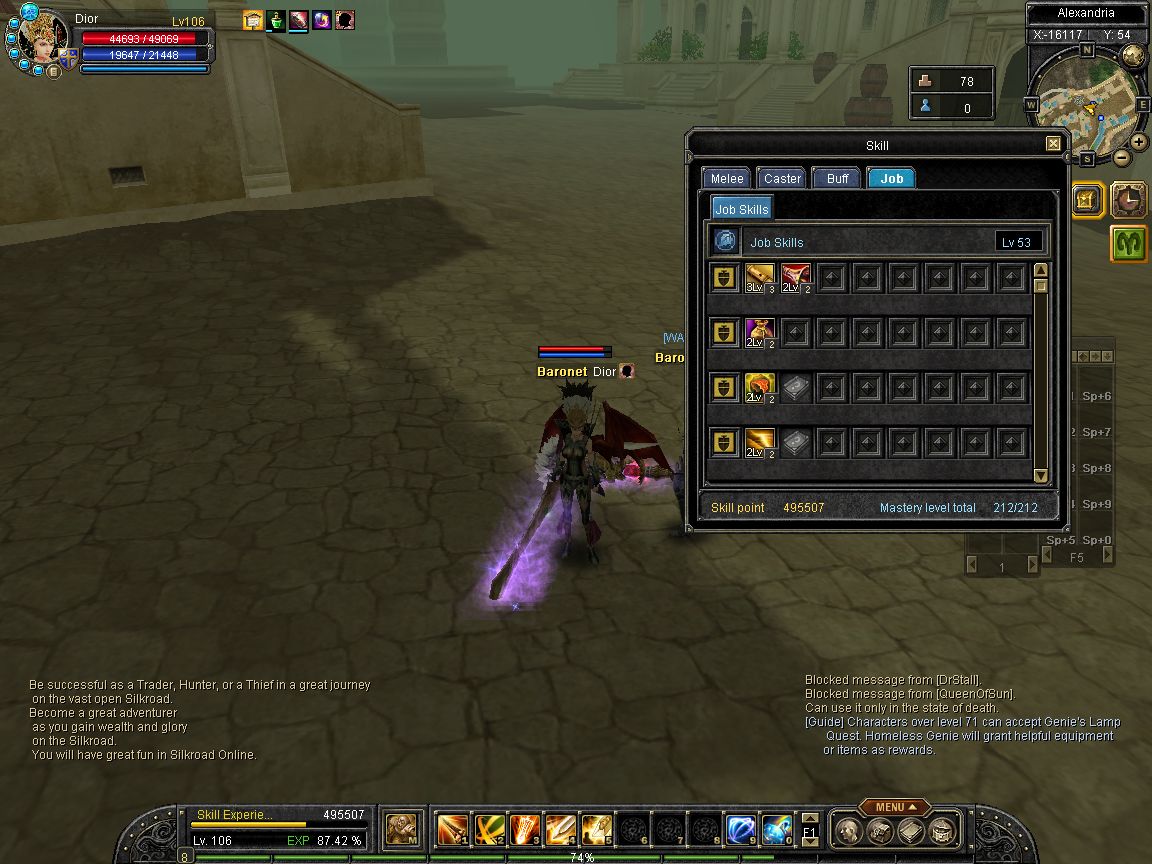This screenshot has width=1152, height=864.
Task: Close the Skill window
Action: (1053, 144)
